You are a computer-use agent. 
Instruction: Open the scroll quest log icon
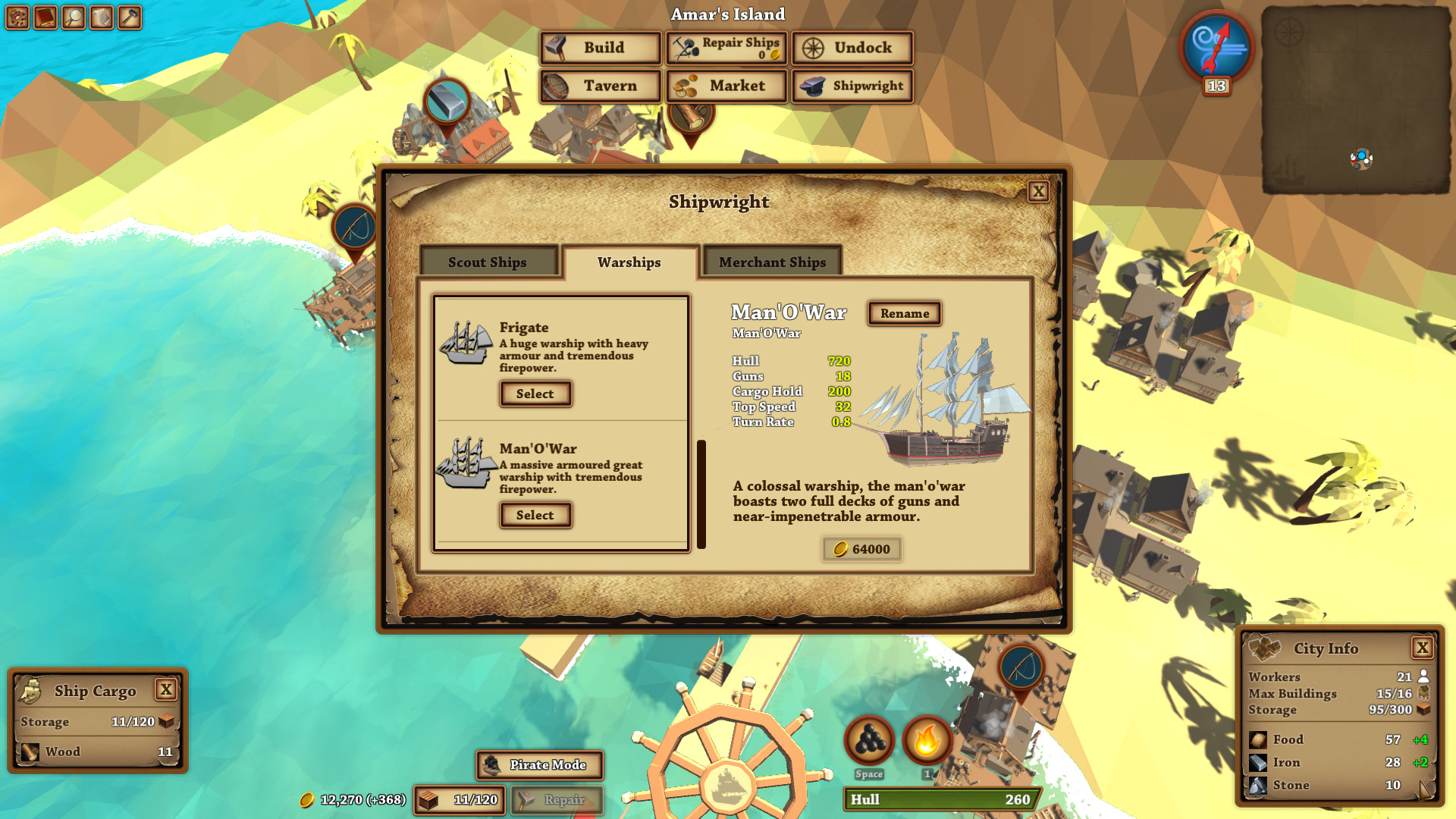coord(101,17)
